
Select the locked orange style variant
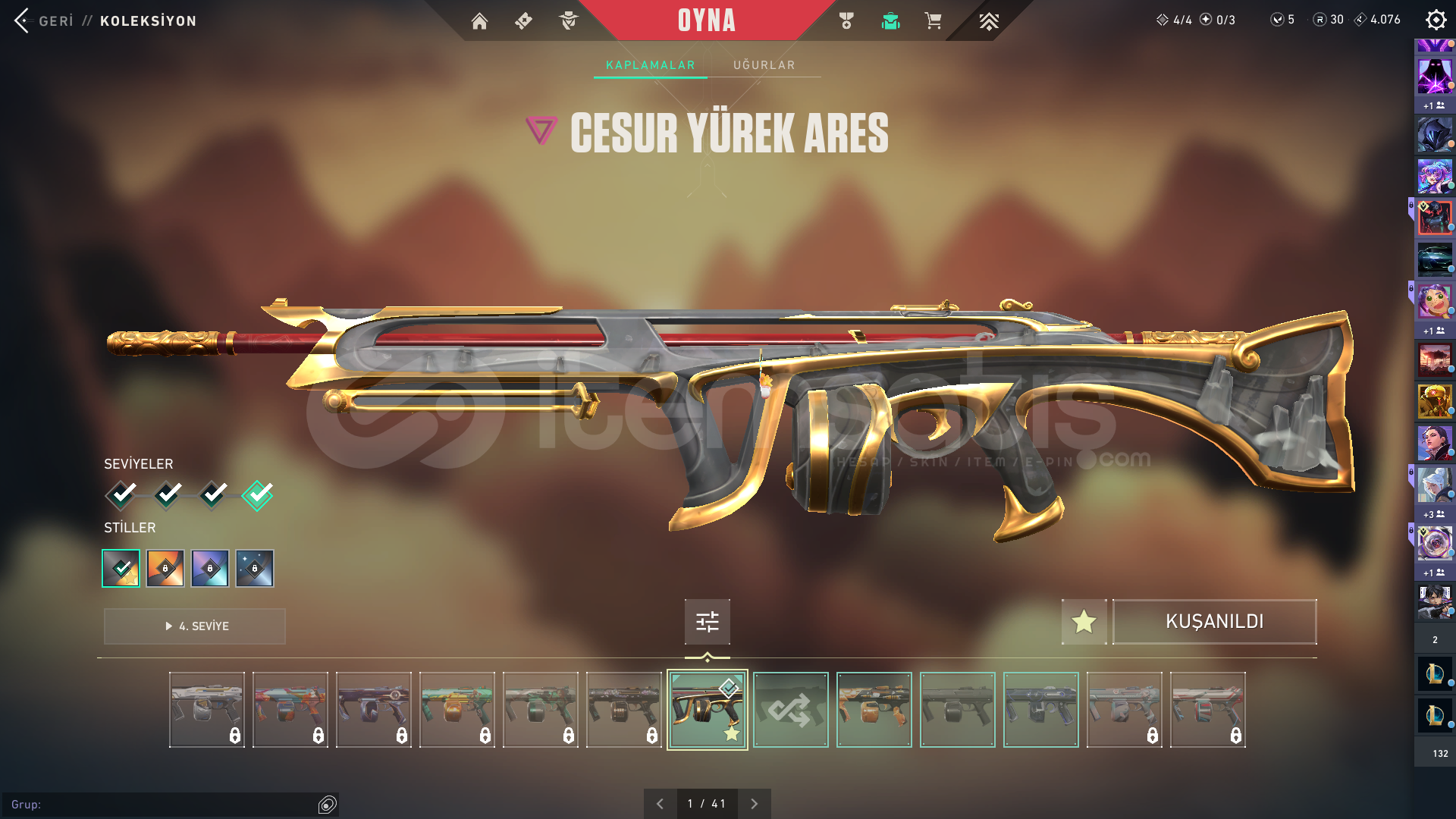point(165,569)
